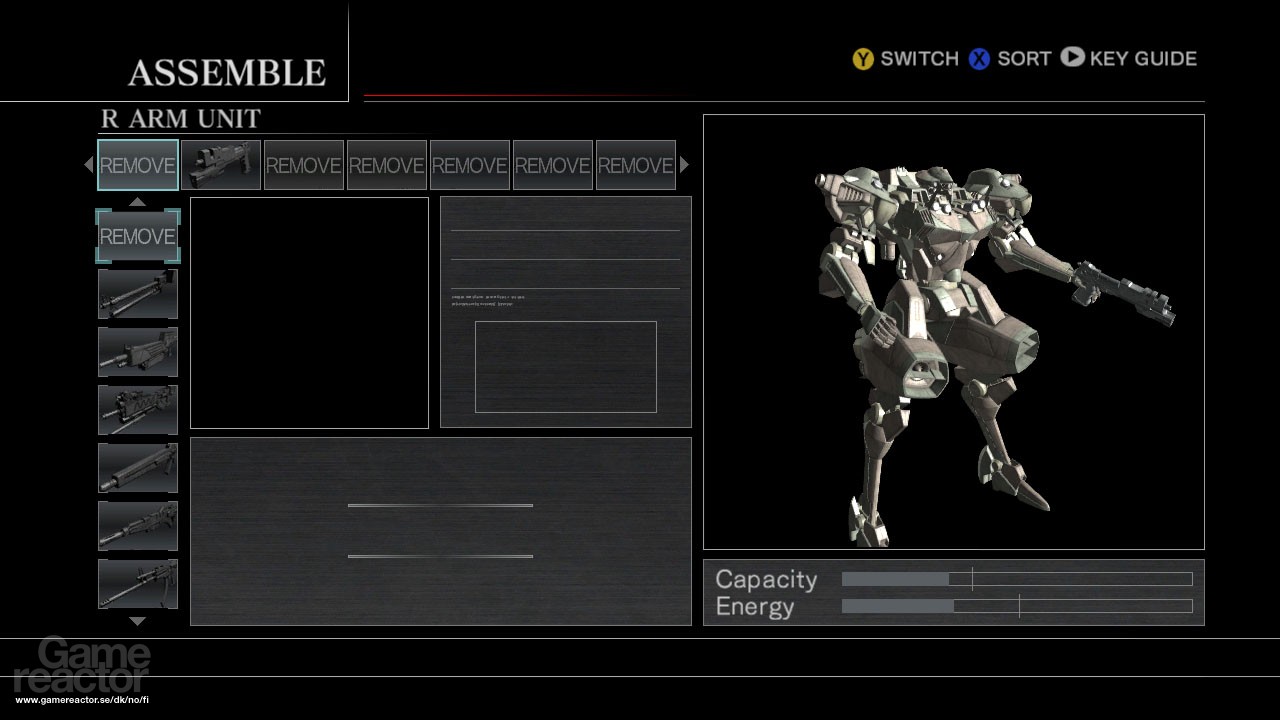Select the rightmost REMOVE tab slot
The height and width of the screenshot is (720, 1280).
pyautogui.click(x=635, y=164)
